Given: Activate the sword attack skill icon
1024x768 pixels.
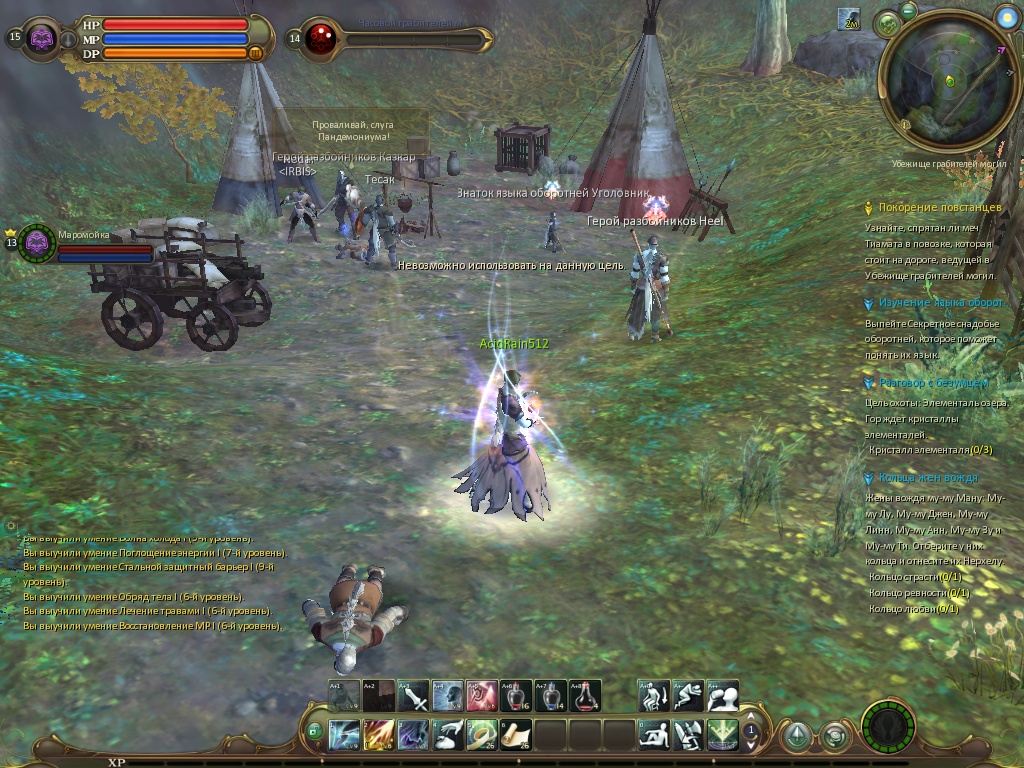Looking at the screenshot, I should [412, 696].
